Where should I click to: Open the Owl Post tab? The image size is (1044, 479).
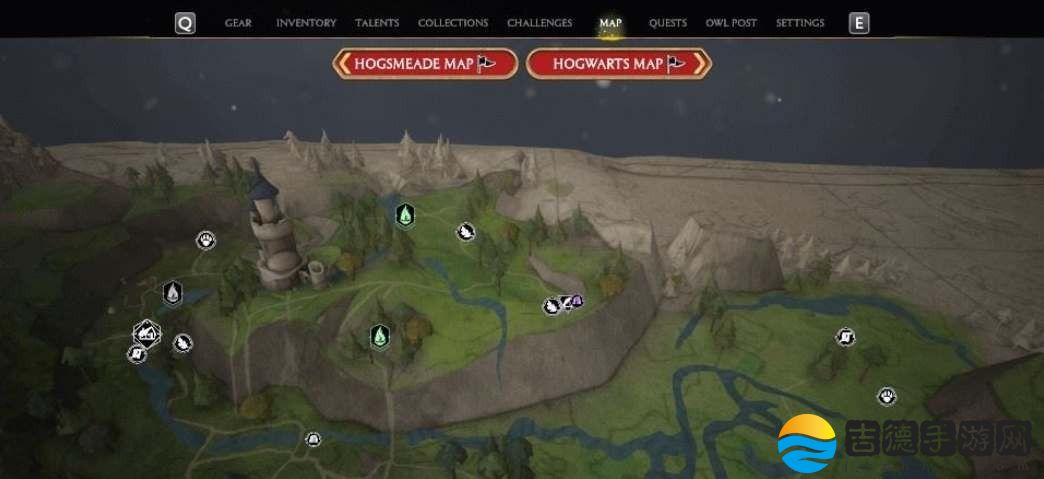(731, 23)
